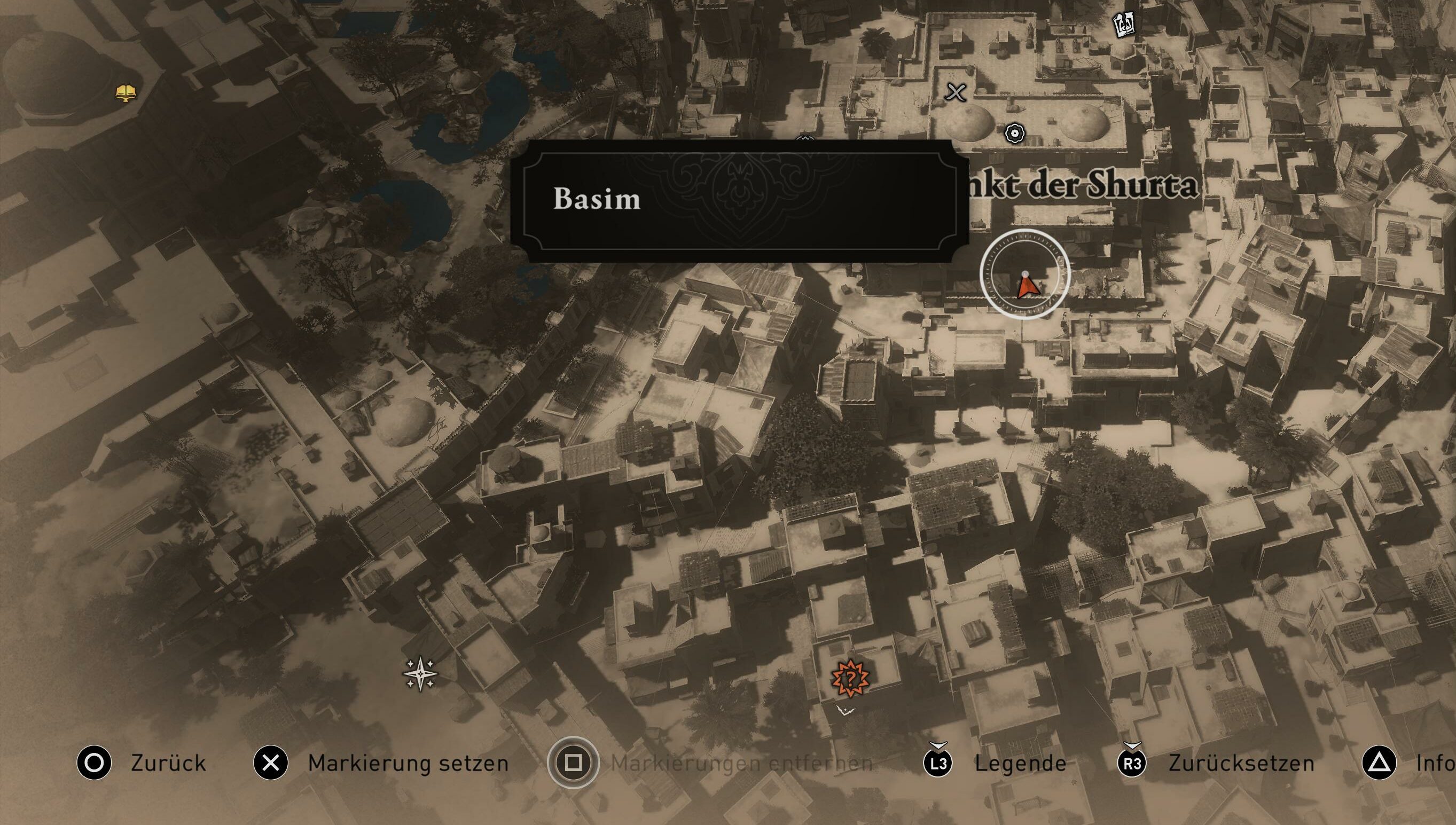Select the round flower-shaped gear marker

point(1014,133)
